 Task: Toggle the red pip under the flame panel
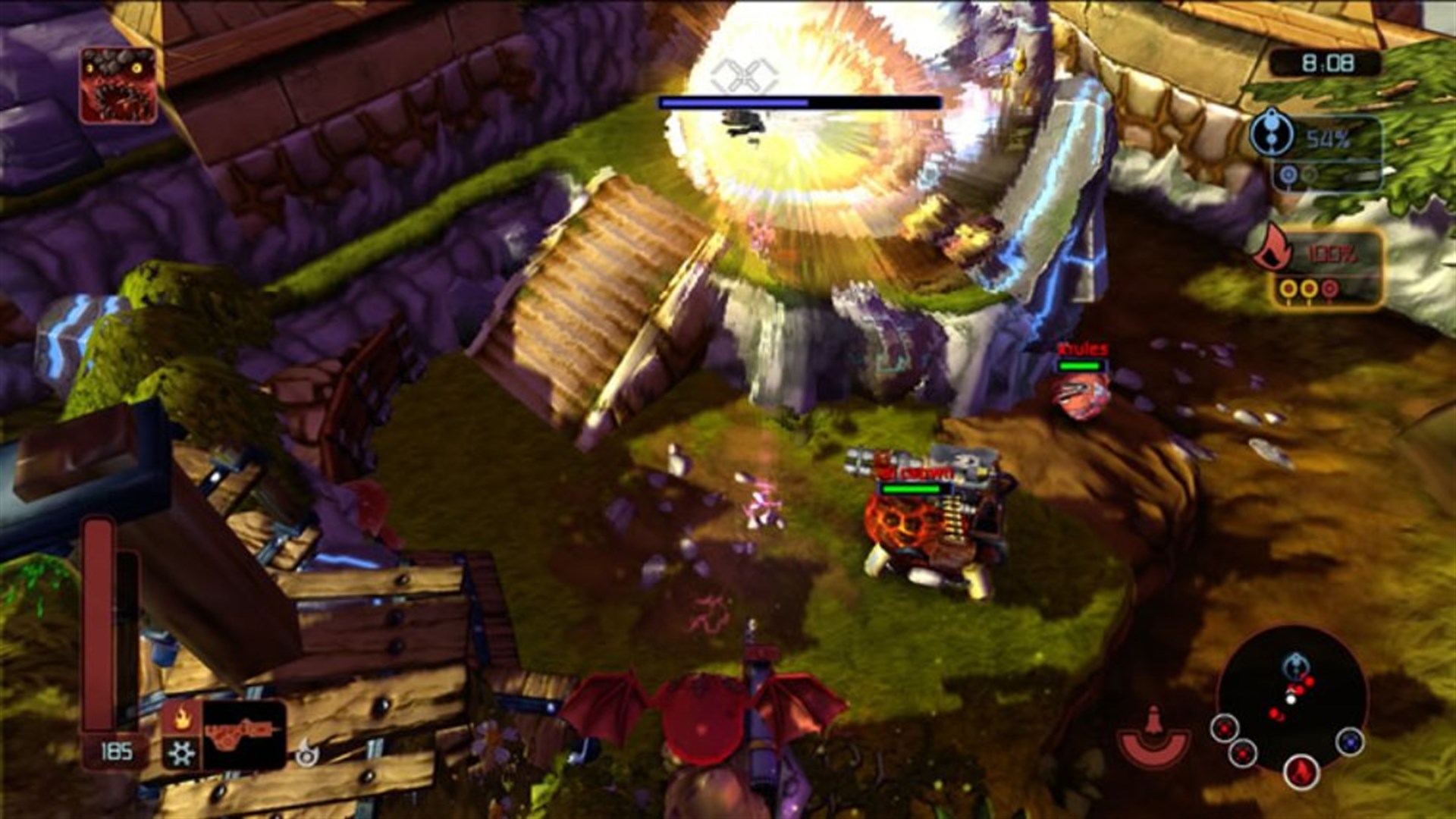point(1329,288)
